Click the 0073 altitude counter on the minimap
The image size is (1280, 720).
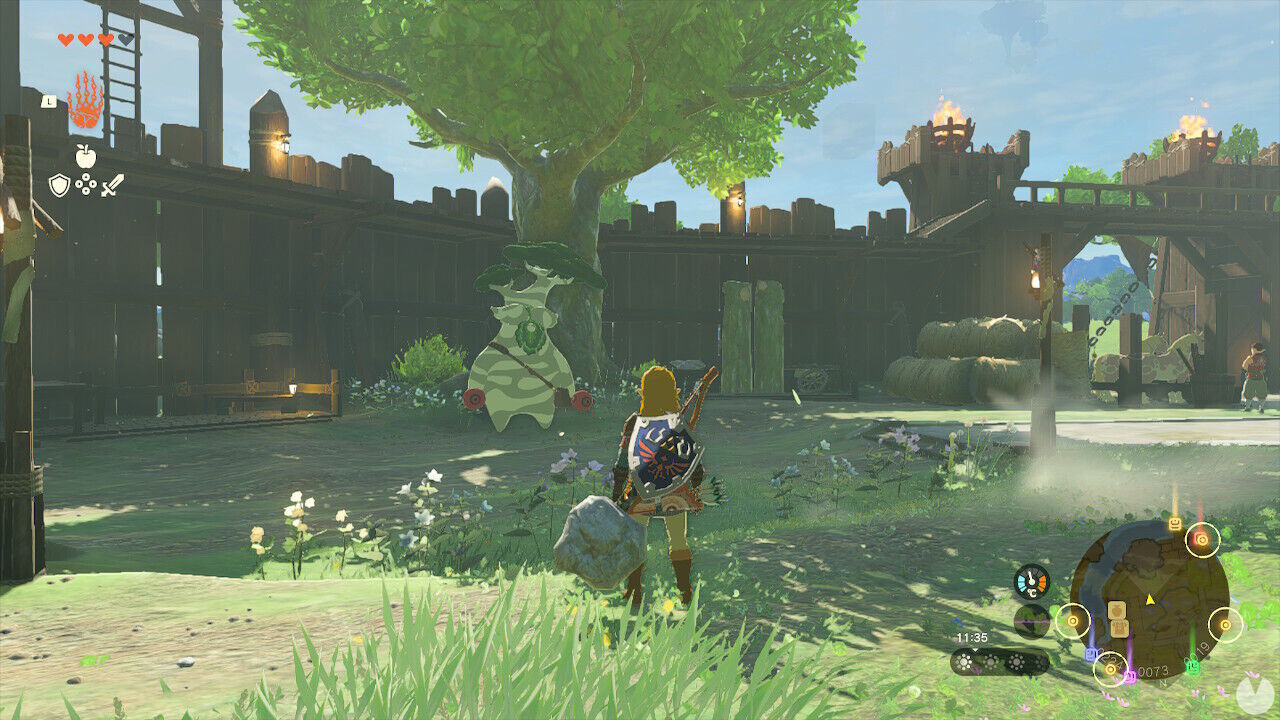(x=1152, y=670)
